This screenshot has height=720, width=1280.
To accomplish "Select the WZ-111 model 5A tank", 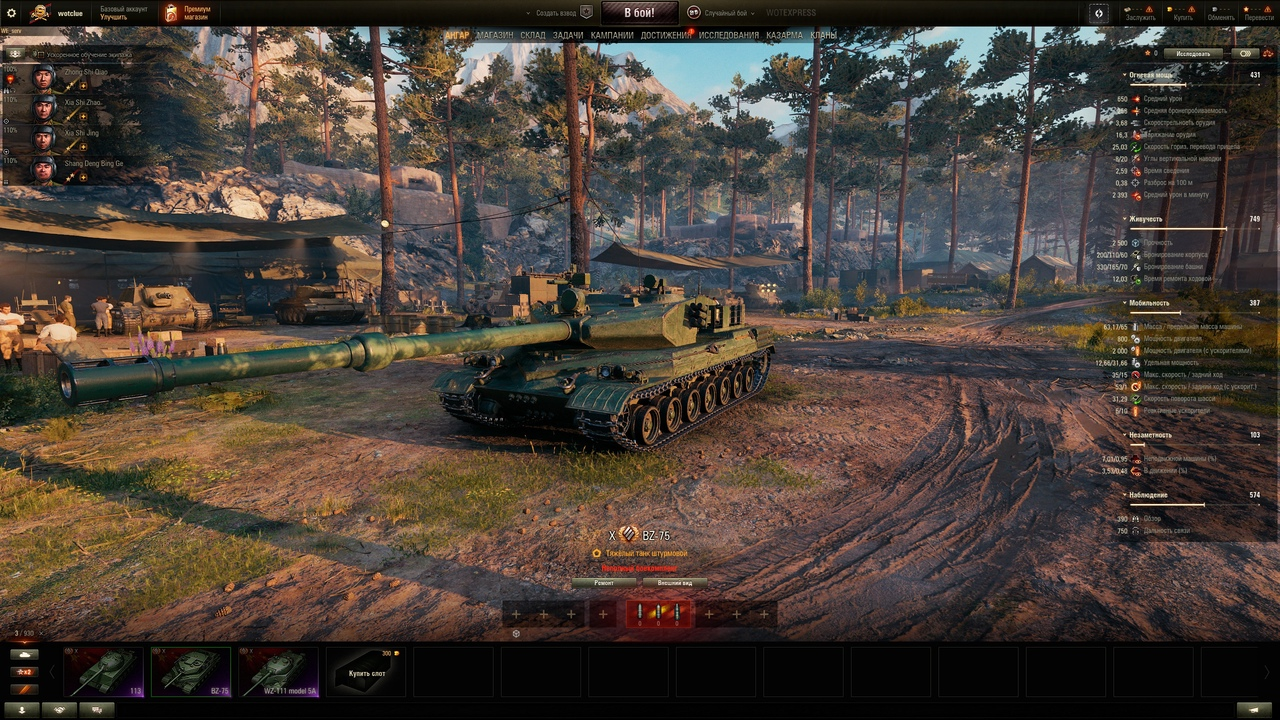I will click(278, 671).
